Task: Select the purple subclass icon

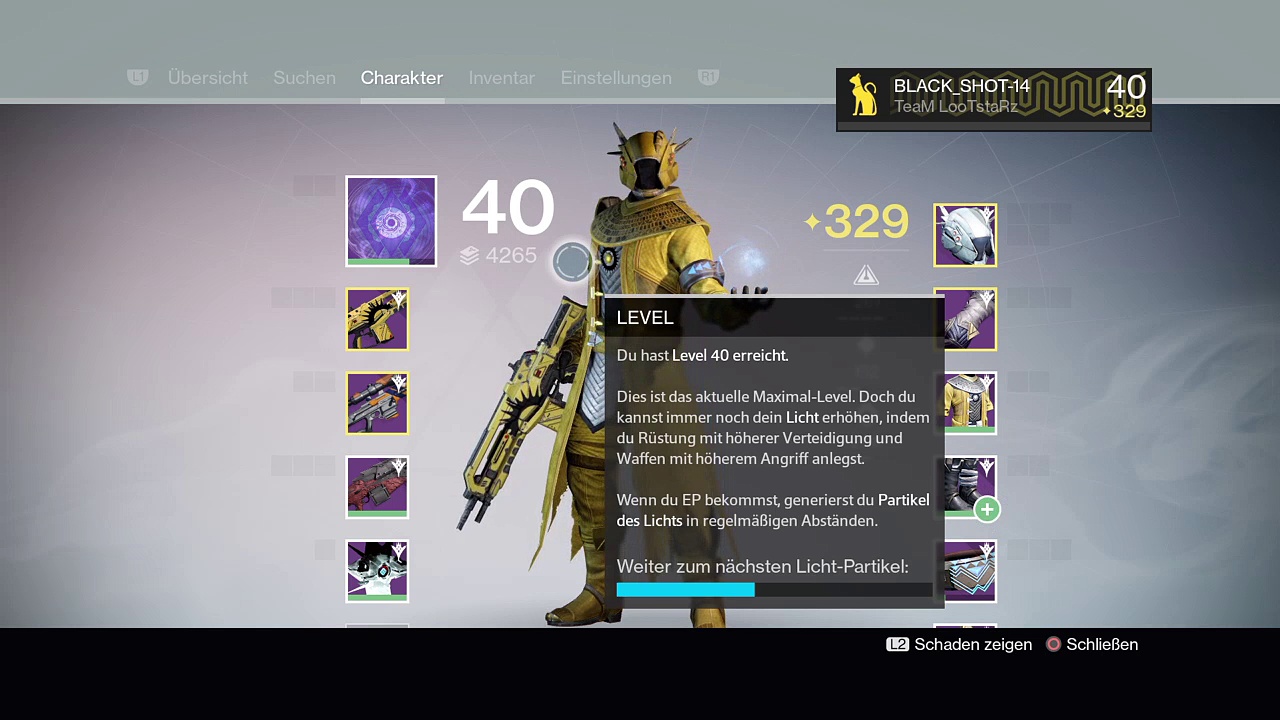Action: pyautogui.click(x=391, y=221)
